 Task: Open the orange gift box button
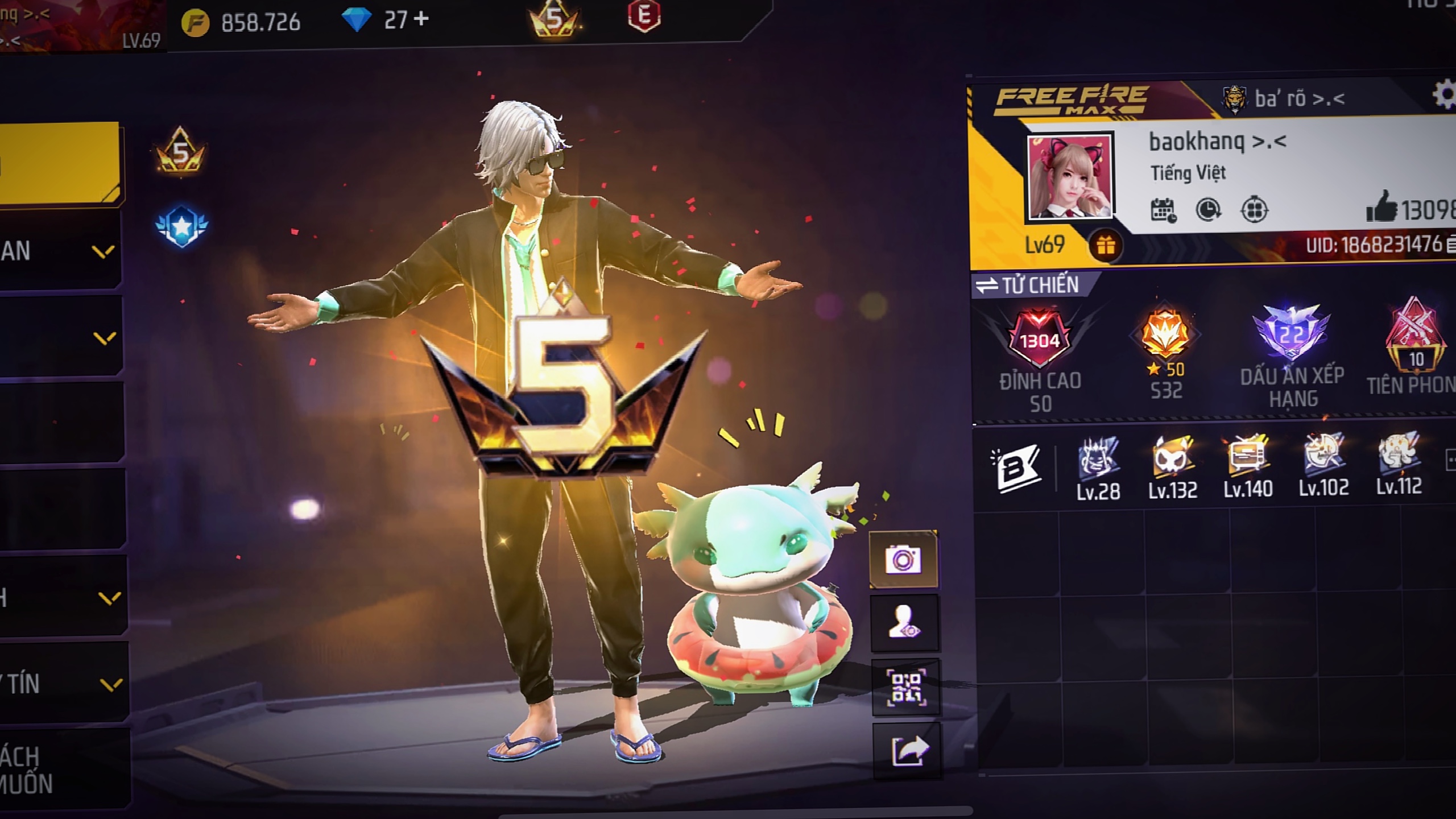pyautogui.click(x=1105, y=246)
